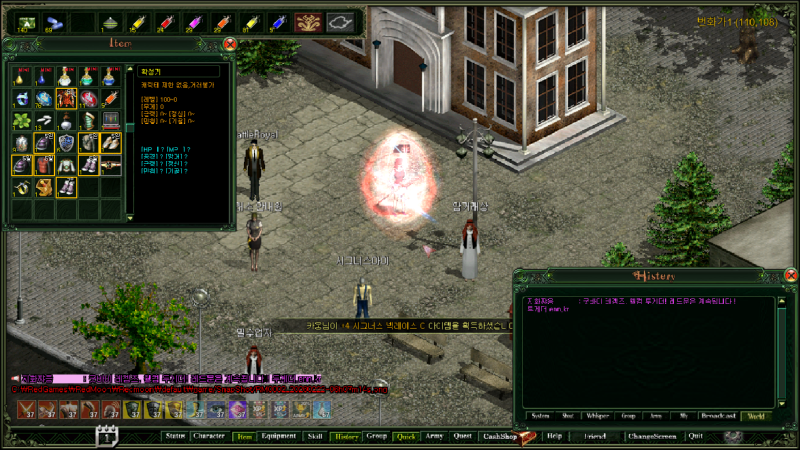Screen dimensions: 800x450
Task: Switch to the System history tab
Action: click(539, 416)
